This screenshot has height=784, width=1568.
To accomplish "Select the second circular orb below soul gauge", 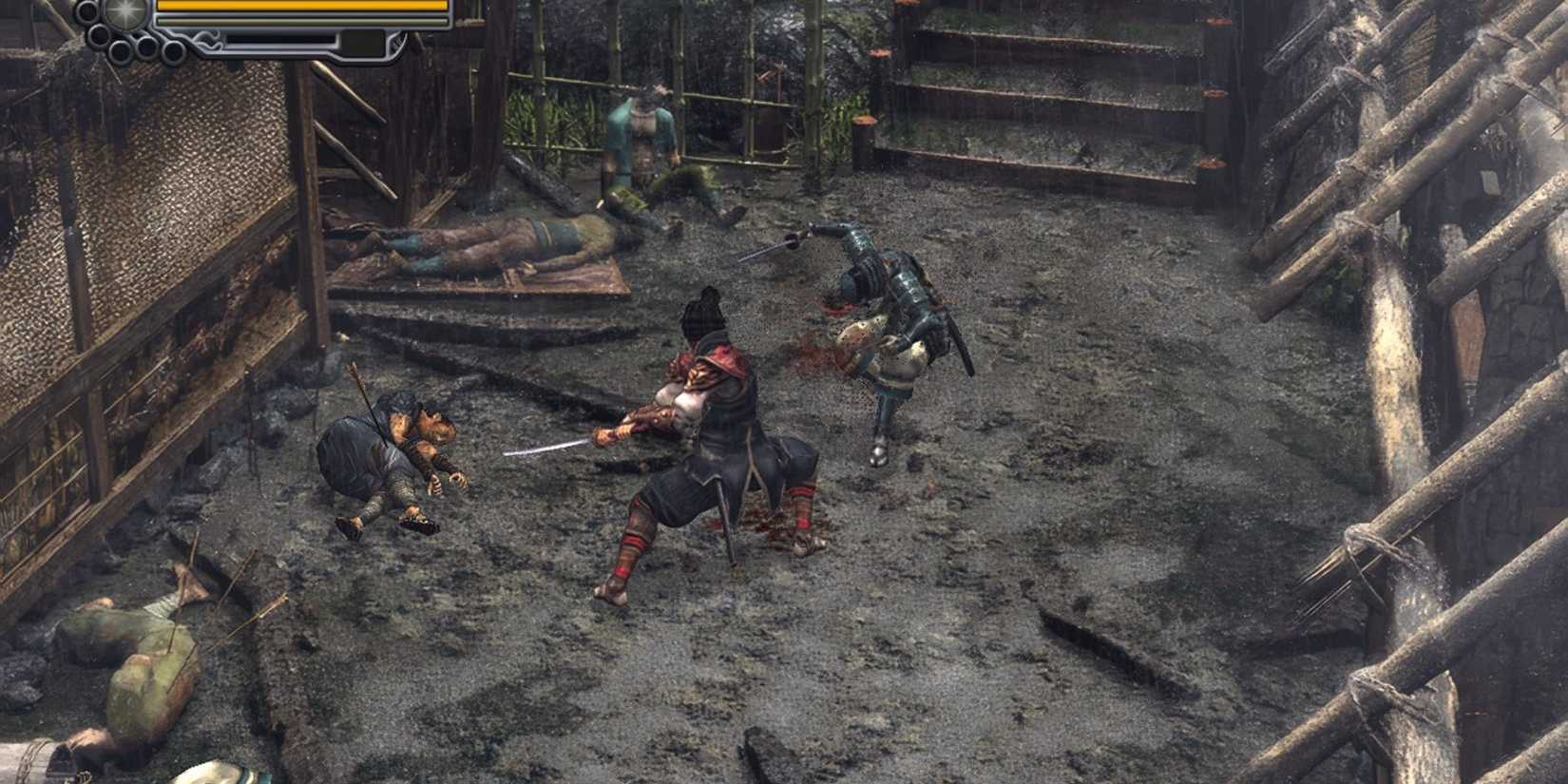I will (99, 34).
